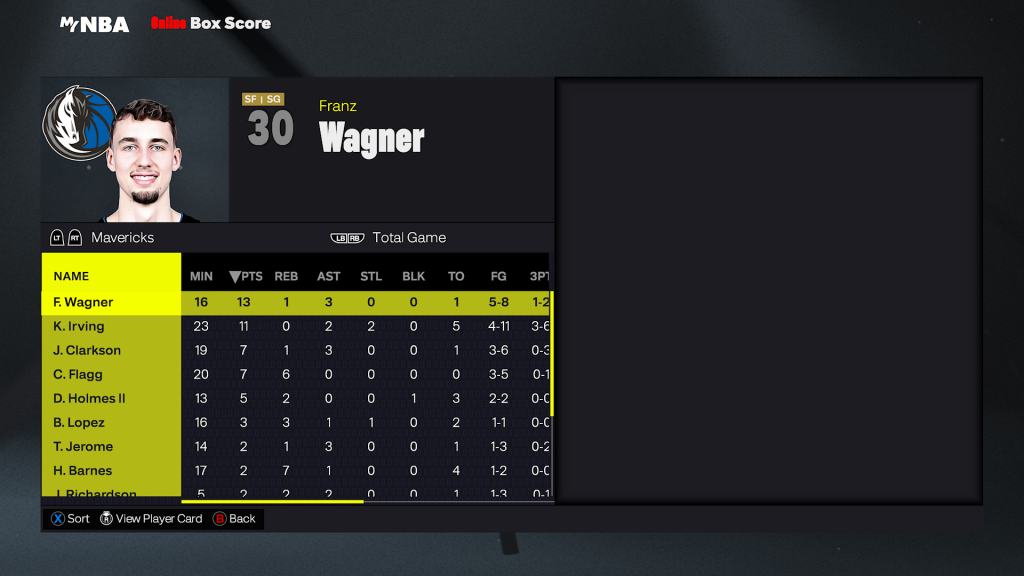Select J. Clarkson in the player list
Screen dimensions: 1024x576
(x=87, y=350)
